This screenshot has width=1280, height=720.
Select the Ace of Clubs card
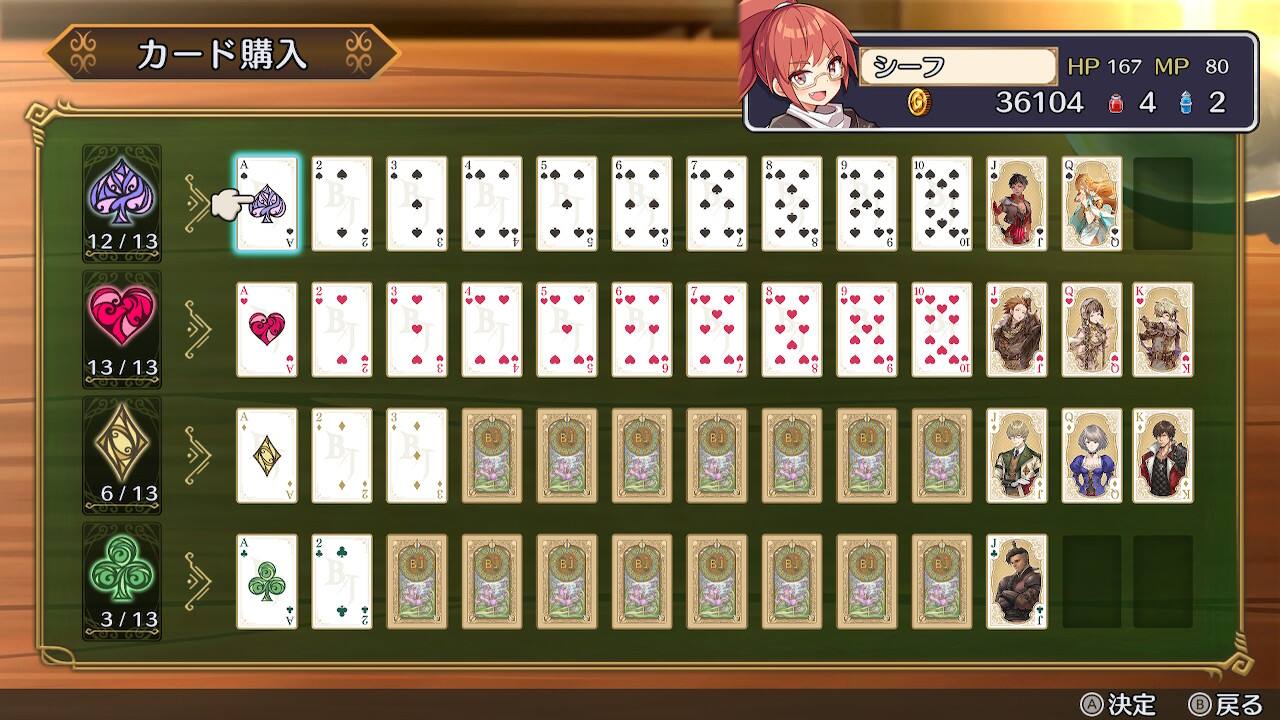click(267, 582)
